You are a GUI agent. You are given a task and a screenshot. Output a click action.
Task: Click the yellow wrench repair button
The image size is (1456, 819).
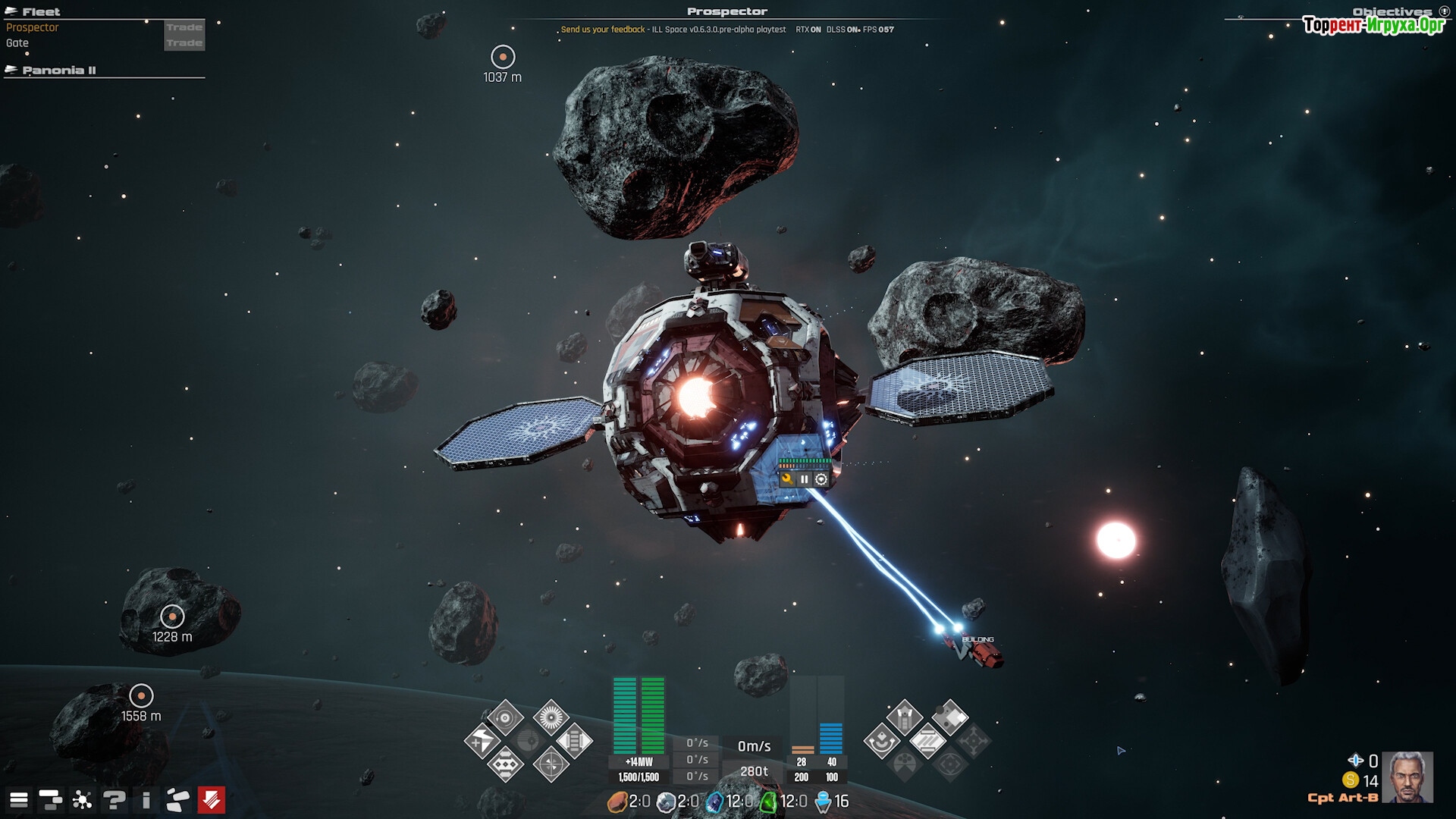787,479
